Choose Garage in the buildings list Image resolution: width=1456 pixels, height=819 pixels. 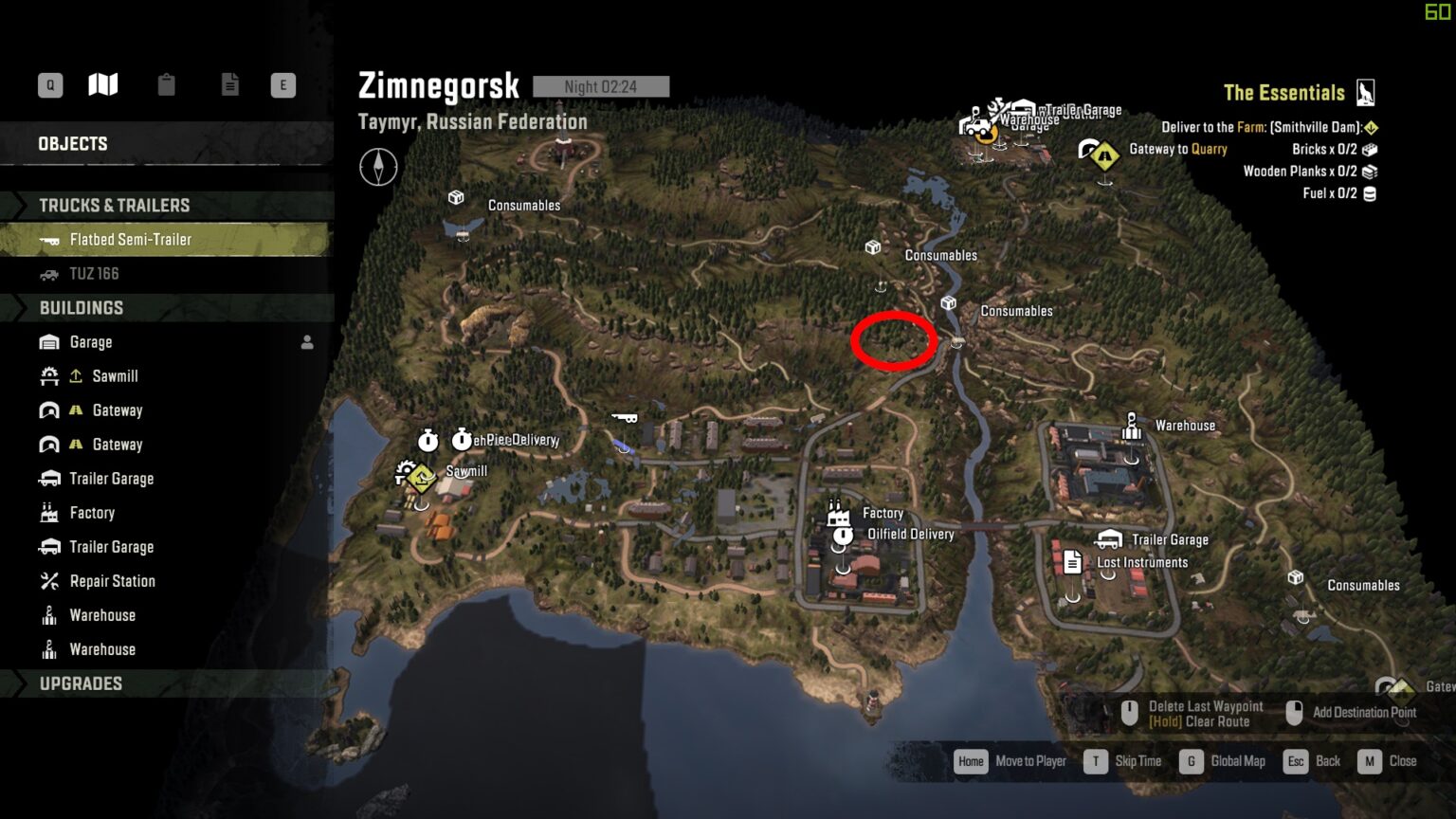pos(91,342)
